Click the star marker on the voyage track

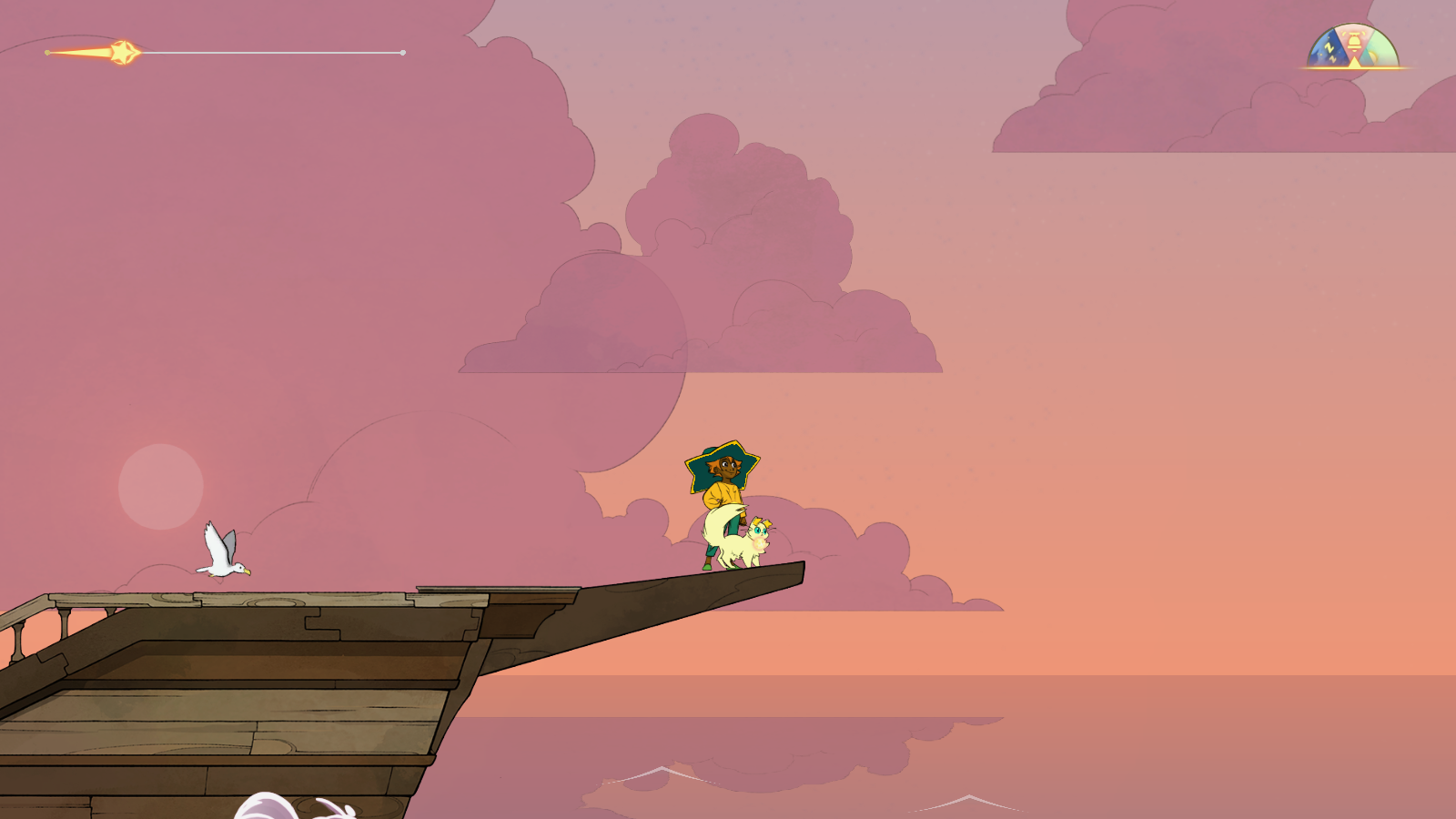pyautogui.click(x=124, y=53)
